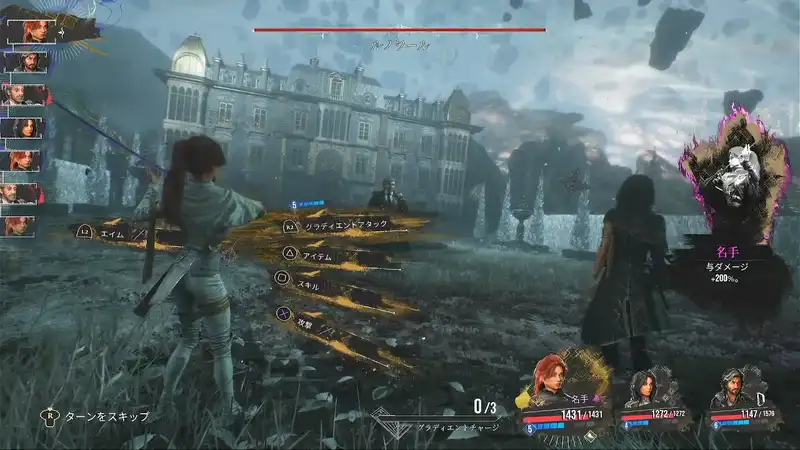Choose the グラディエントアタック command
800x450 pixels.
346,227
